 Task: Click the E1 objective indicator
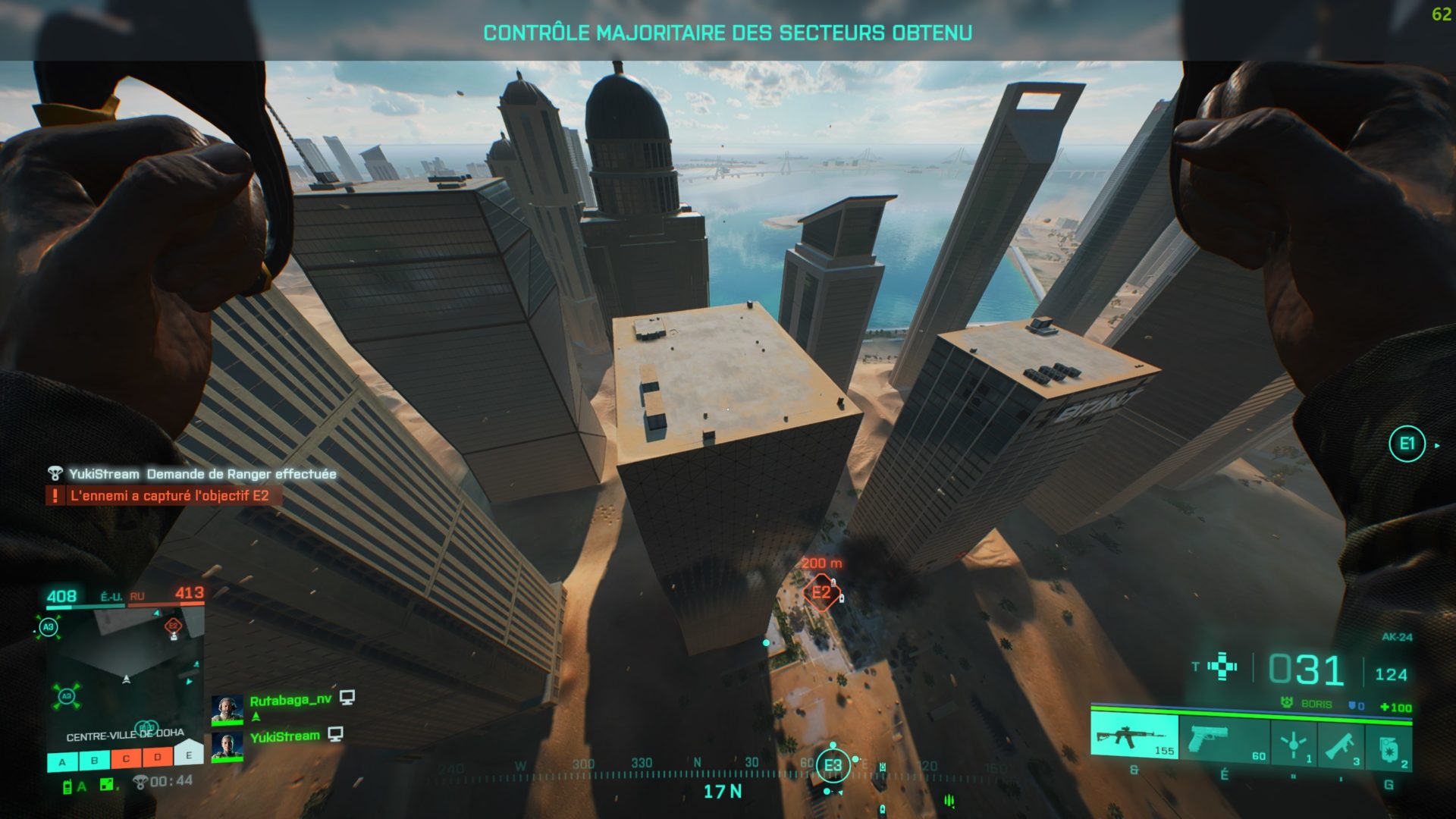point(1407,444)
